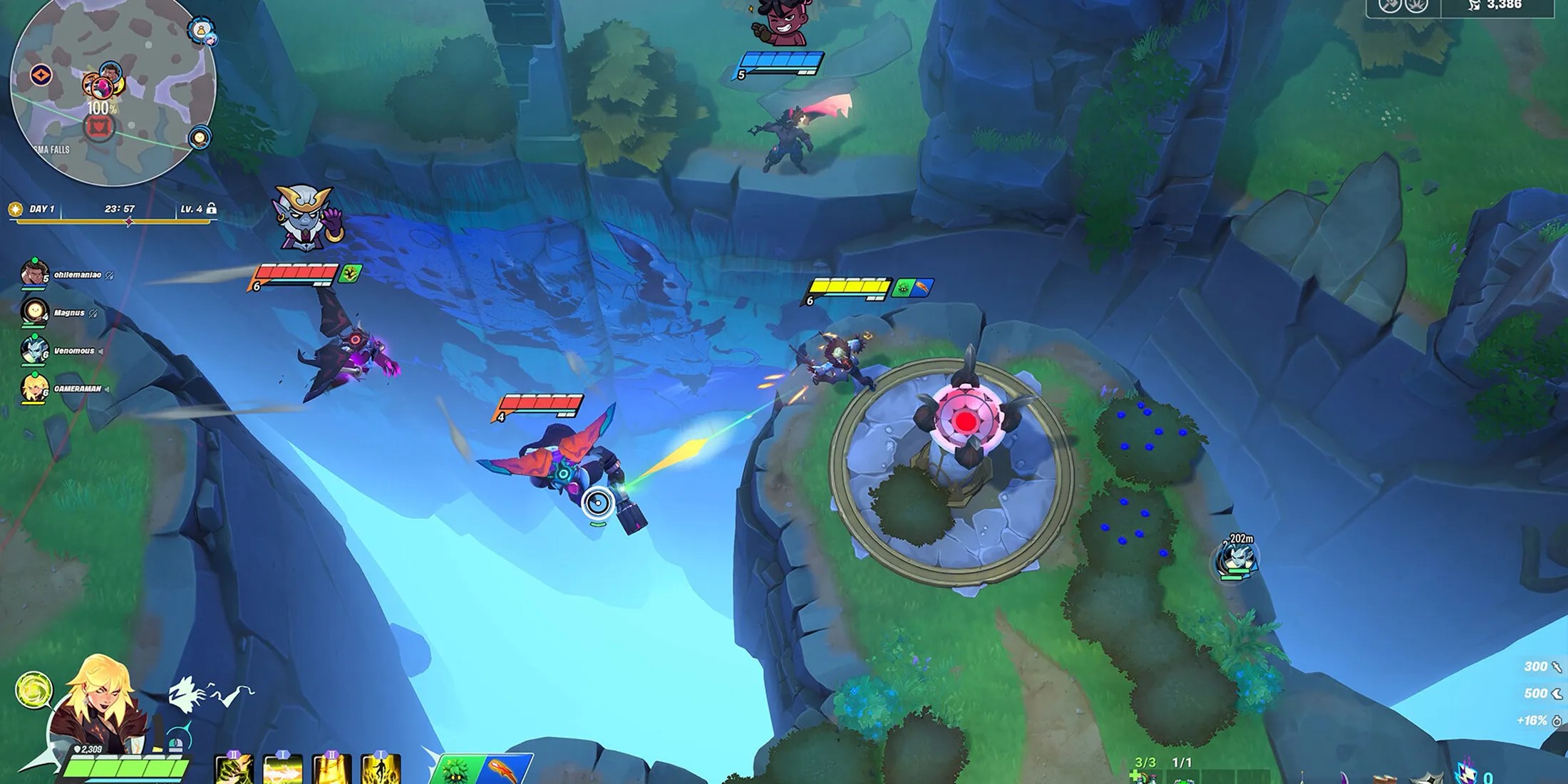Click the potion slot showing 3/3
Screen dimensions: 1568x784
[x=1146, y=775]
